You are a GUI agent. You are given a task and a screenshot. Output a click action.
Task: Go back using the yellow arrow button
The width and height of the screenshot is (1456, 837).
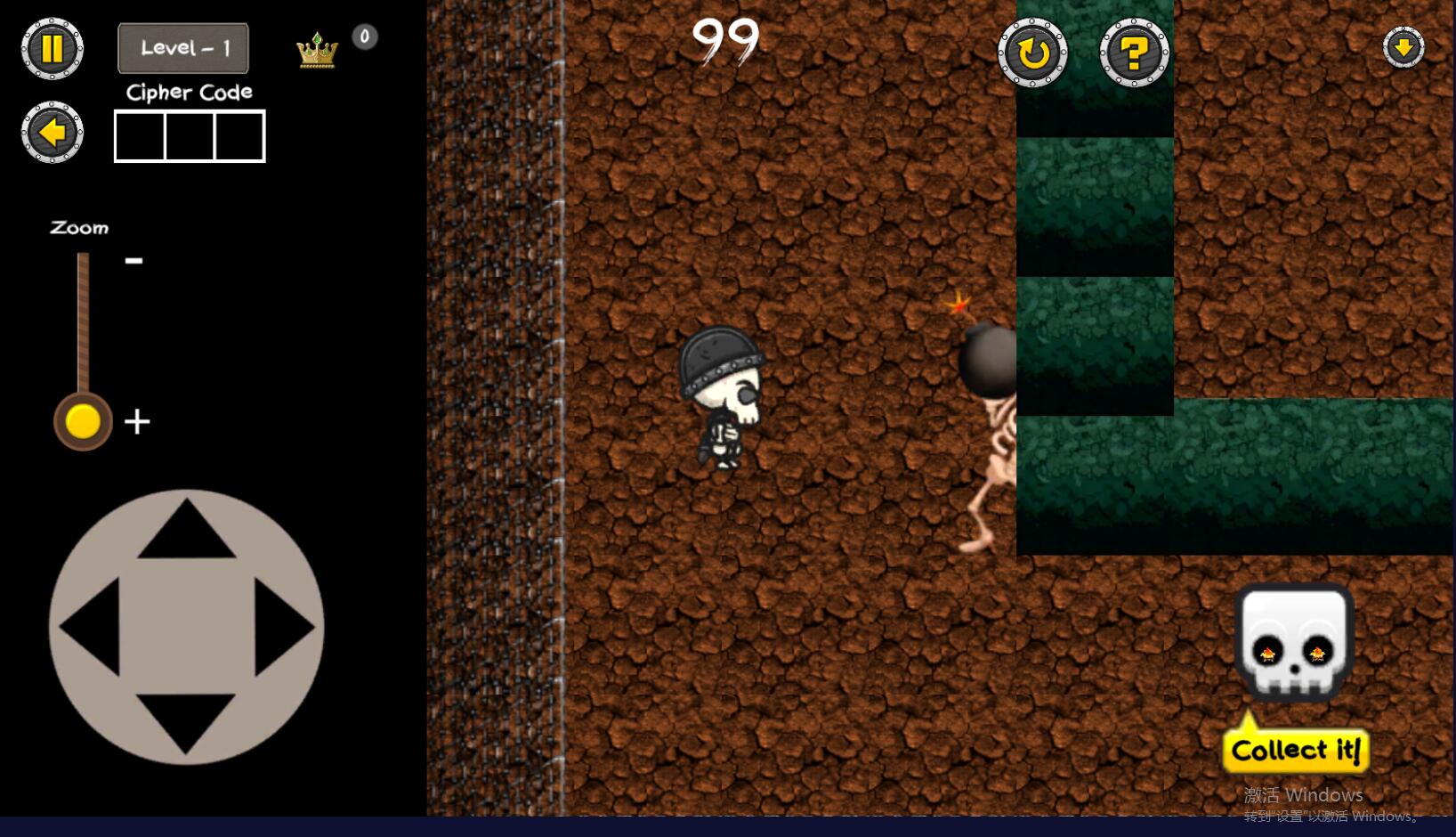(x=53, y=133)
